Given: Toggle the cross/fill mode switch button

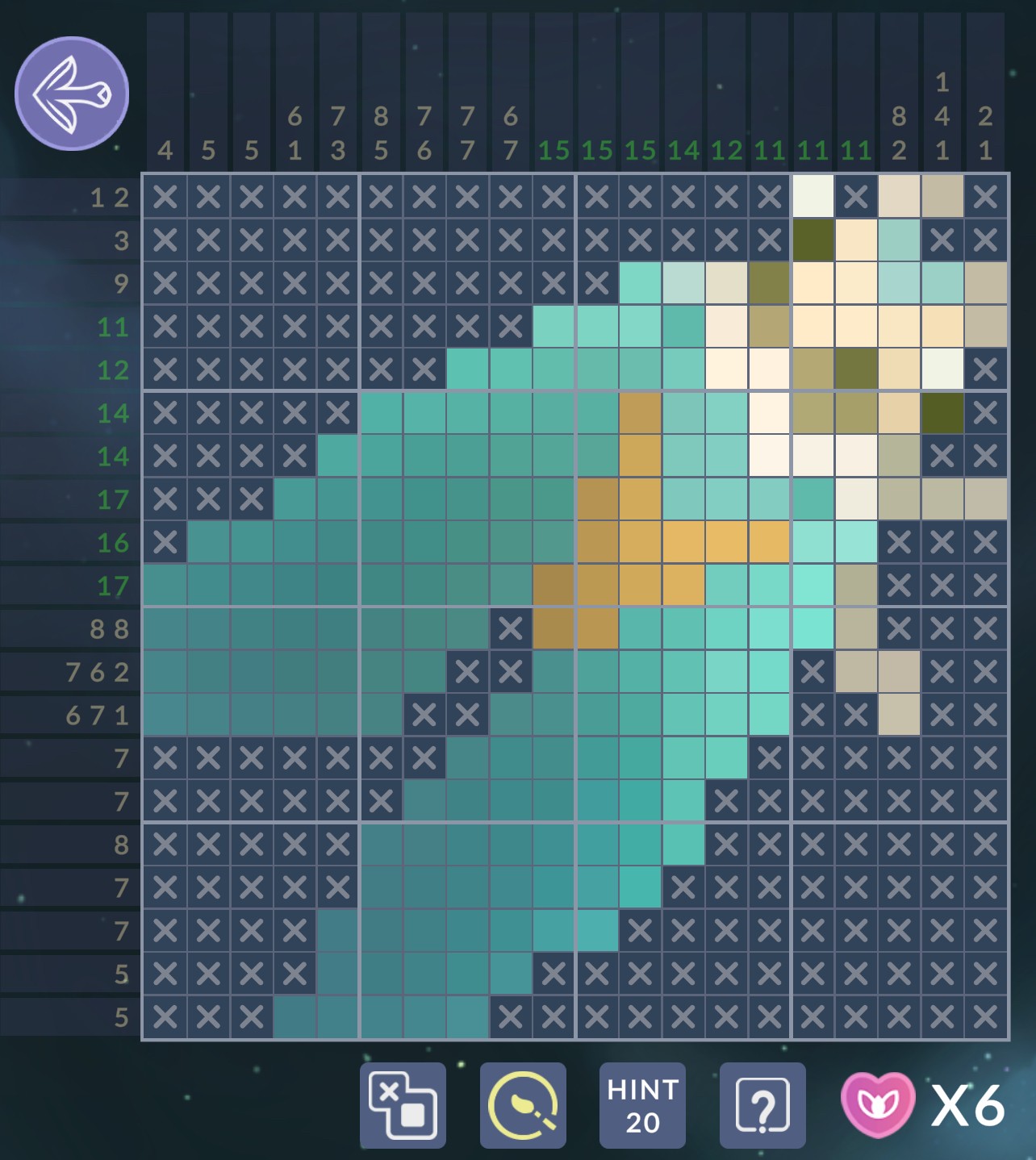Looking at the screenshot, I should pyautogui.click(x=403, y=1105).
